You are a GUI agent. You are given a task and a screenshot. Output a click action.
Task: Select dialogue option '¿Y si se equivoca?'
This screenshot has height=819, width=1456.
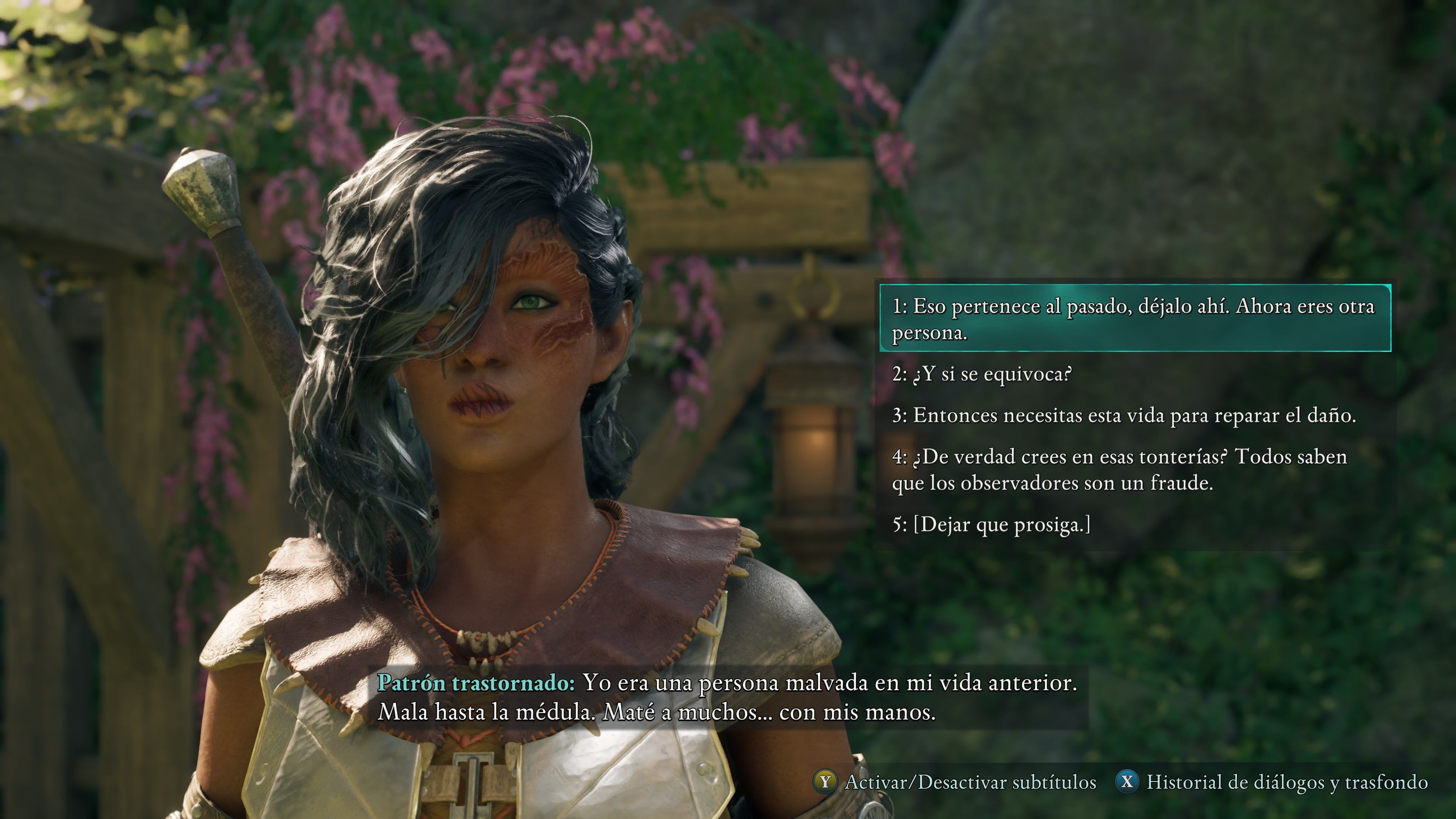click(982, 374)
